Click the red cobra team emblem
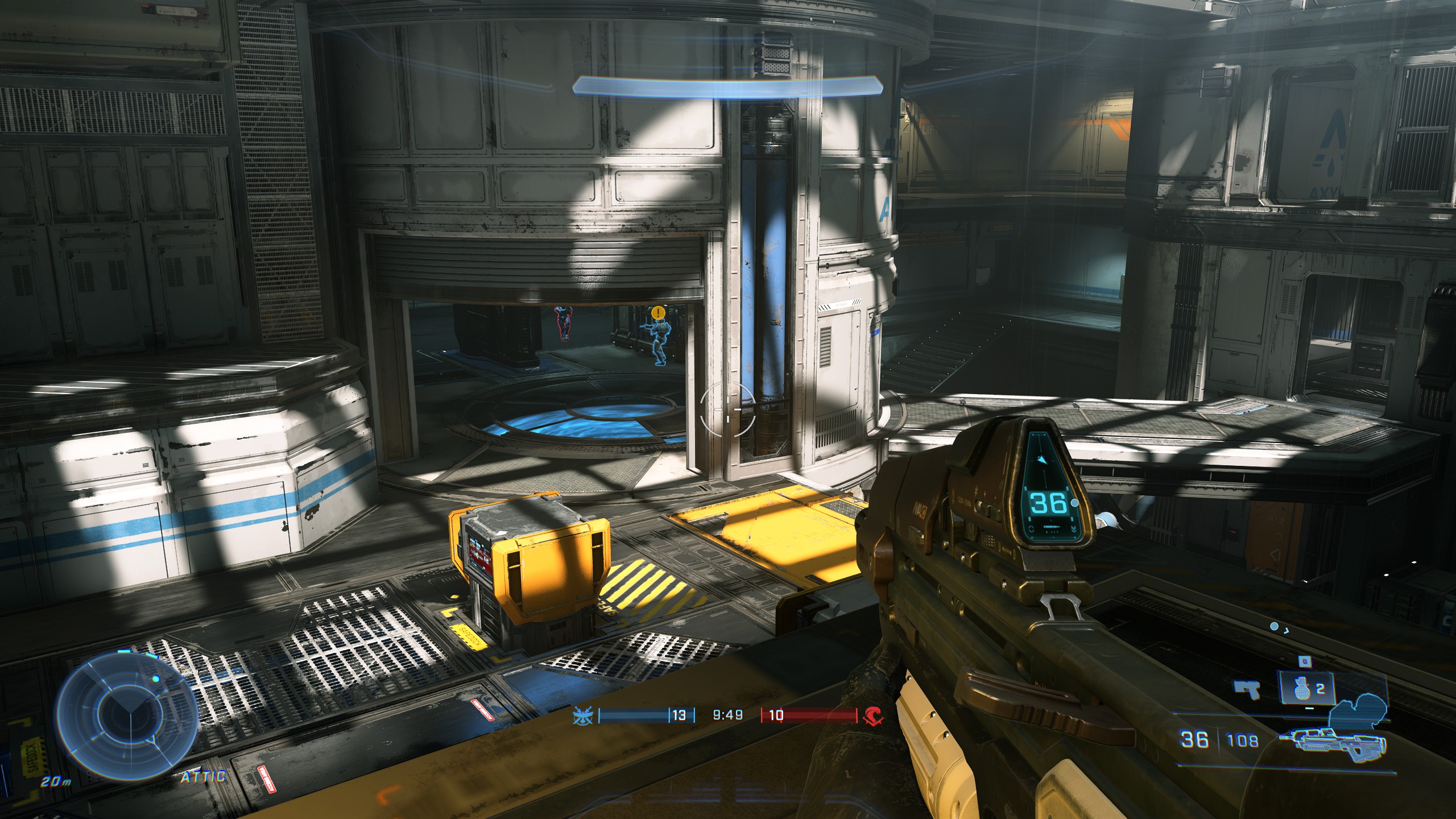The width and height of the screenshot is (1456, 819). pyautogui.click(x=870, y=715)
